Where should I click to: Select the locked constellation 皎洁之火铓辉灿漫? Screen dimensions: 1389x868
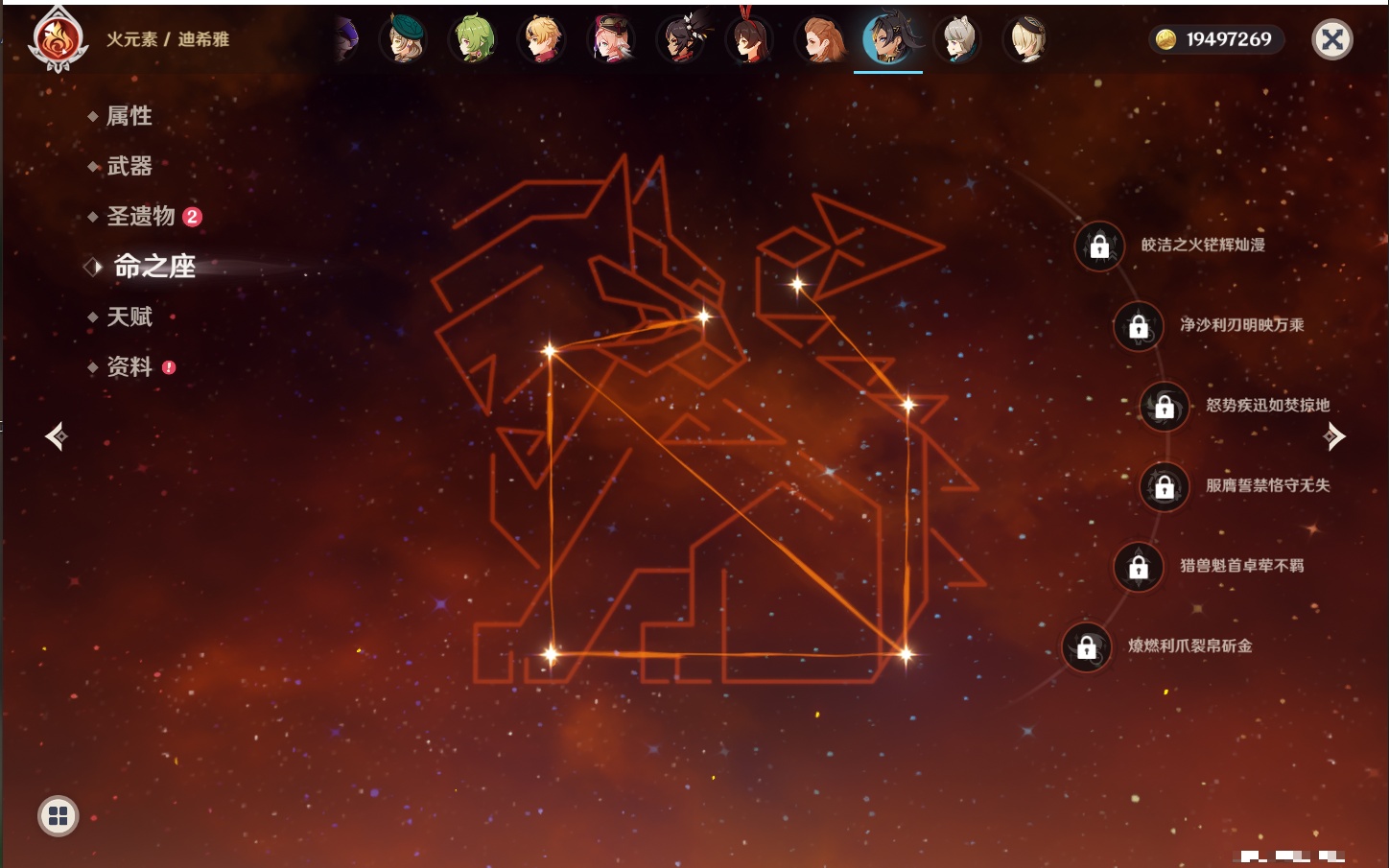coord(1099,246)
